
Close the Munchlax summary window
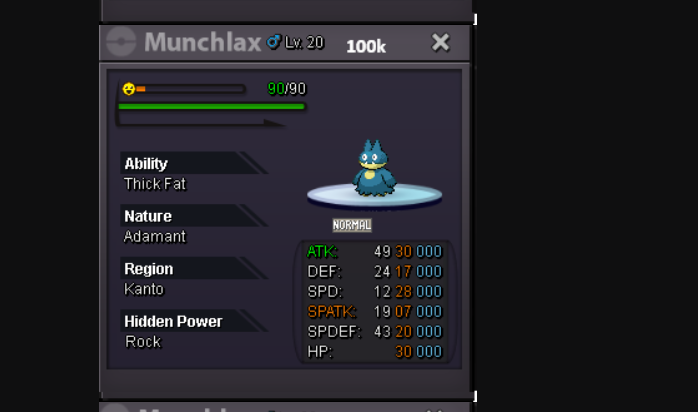coord(440,42)
